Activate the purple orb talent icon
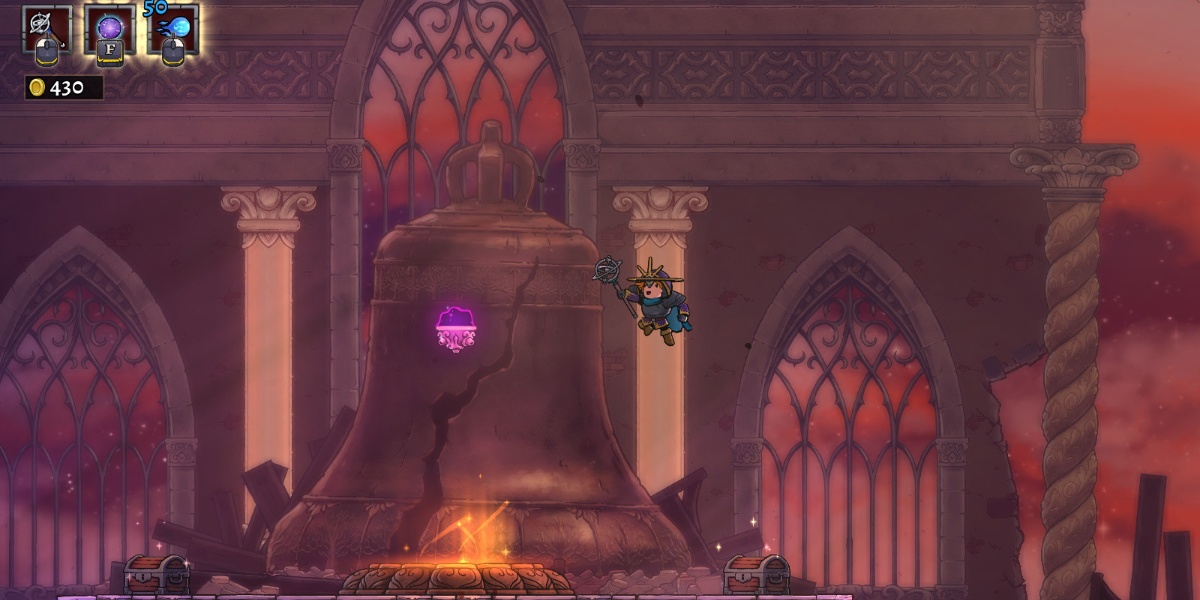This screenshot has width=1200, height=600. pos(110,26)
